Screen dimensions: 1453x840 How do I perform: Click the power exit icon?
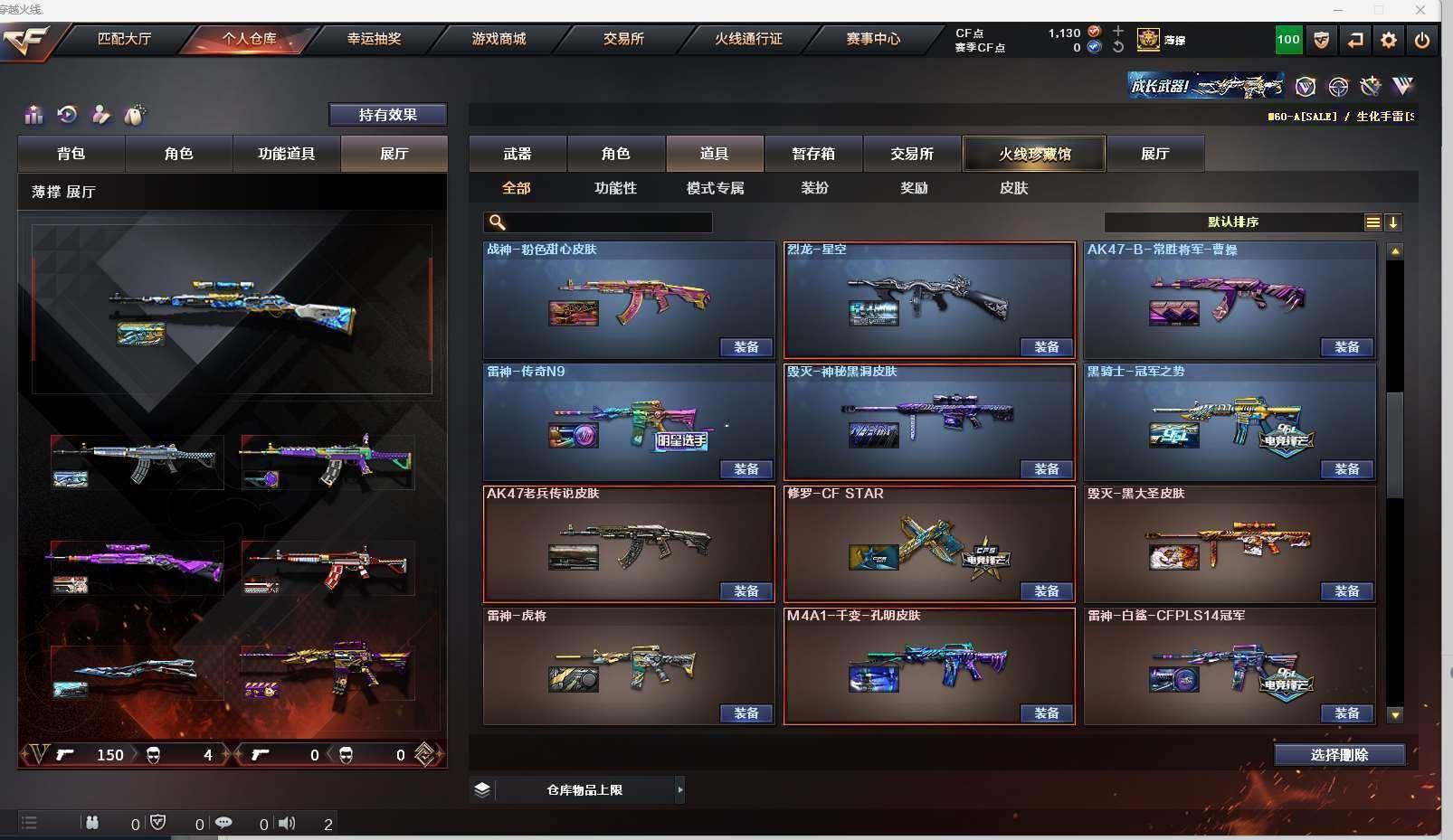[x=1422, y=40]
